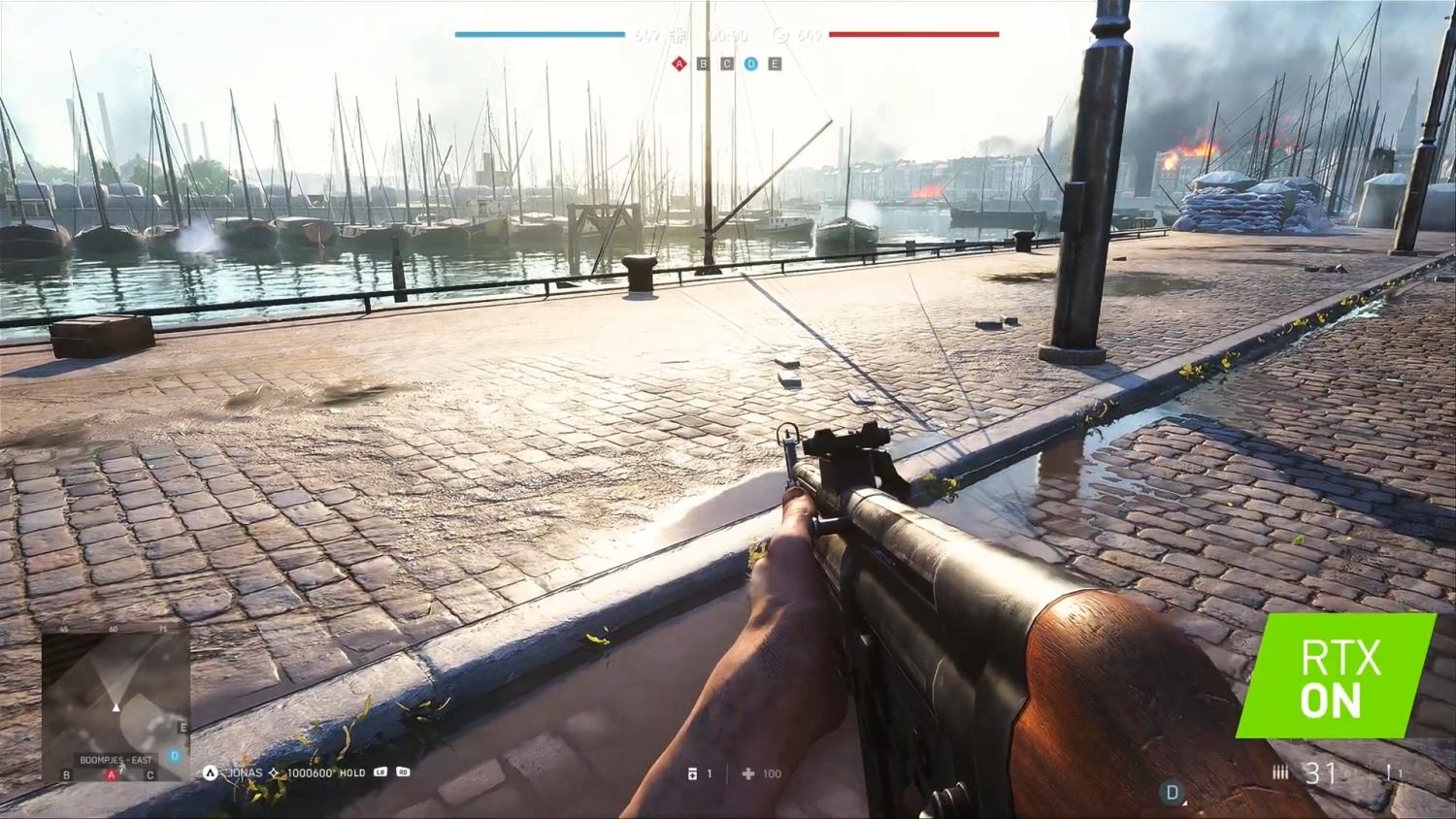
Task: Click the objective D indicator near the ammo
Action: tap(1172, 793)
